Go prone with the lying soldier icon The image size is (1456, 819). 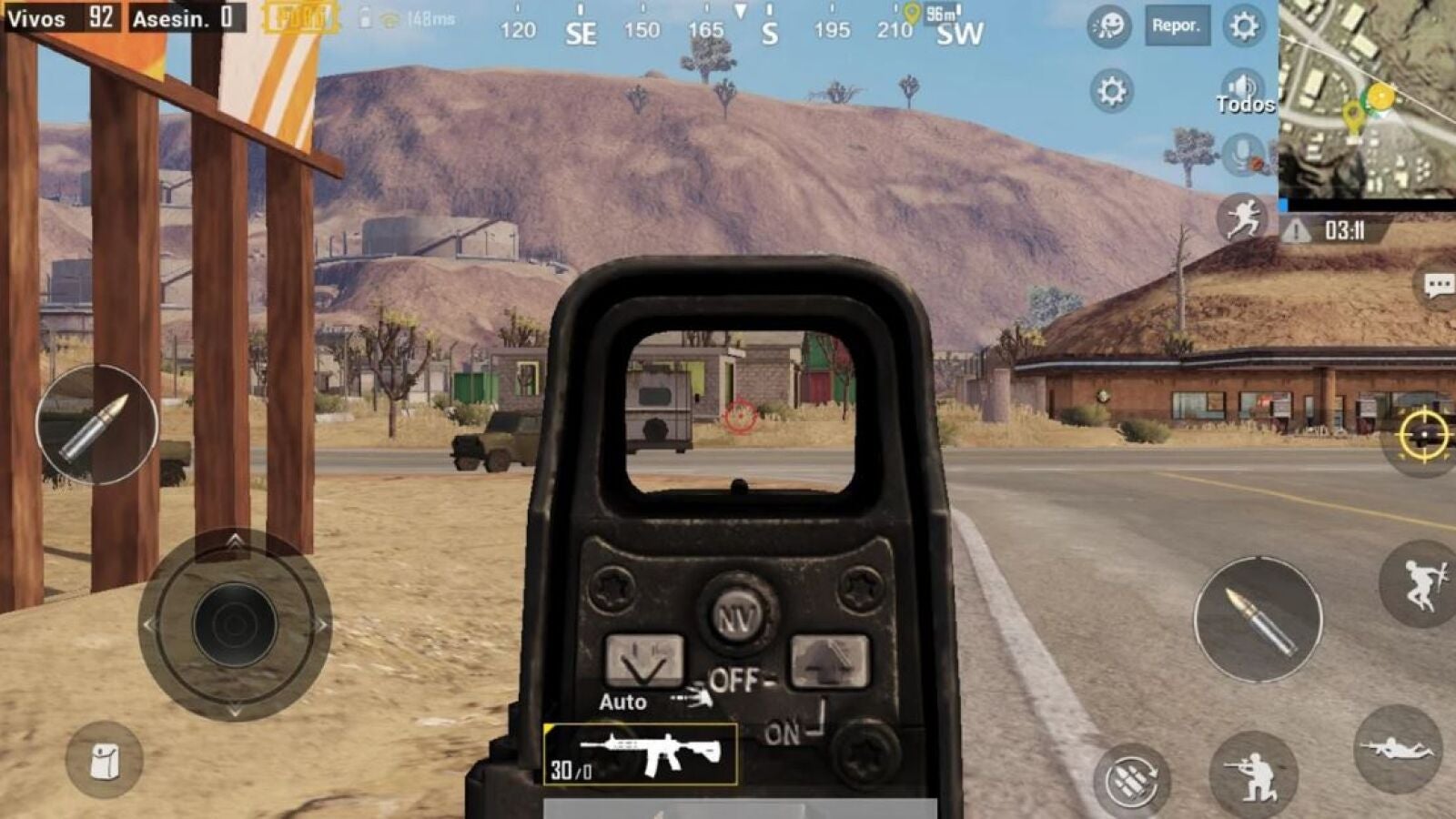(1398, 749)
